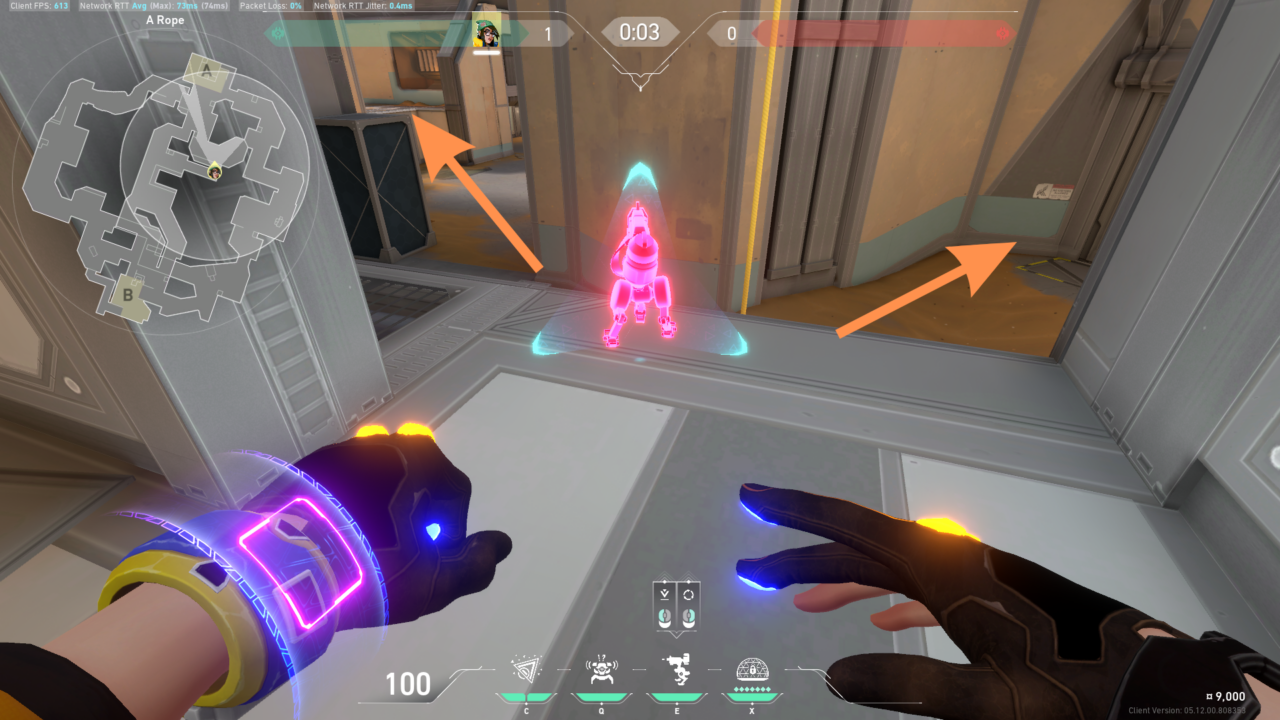Expand the round timer showing 0:03
The height and width of the screenshot is (720, 1280).
(x=638, y=31)
